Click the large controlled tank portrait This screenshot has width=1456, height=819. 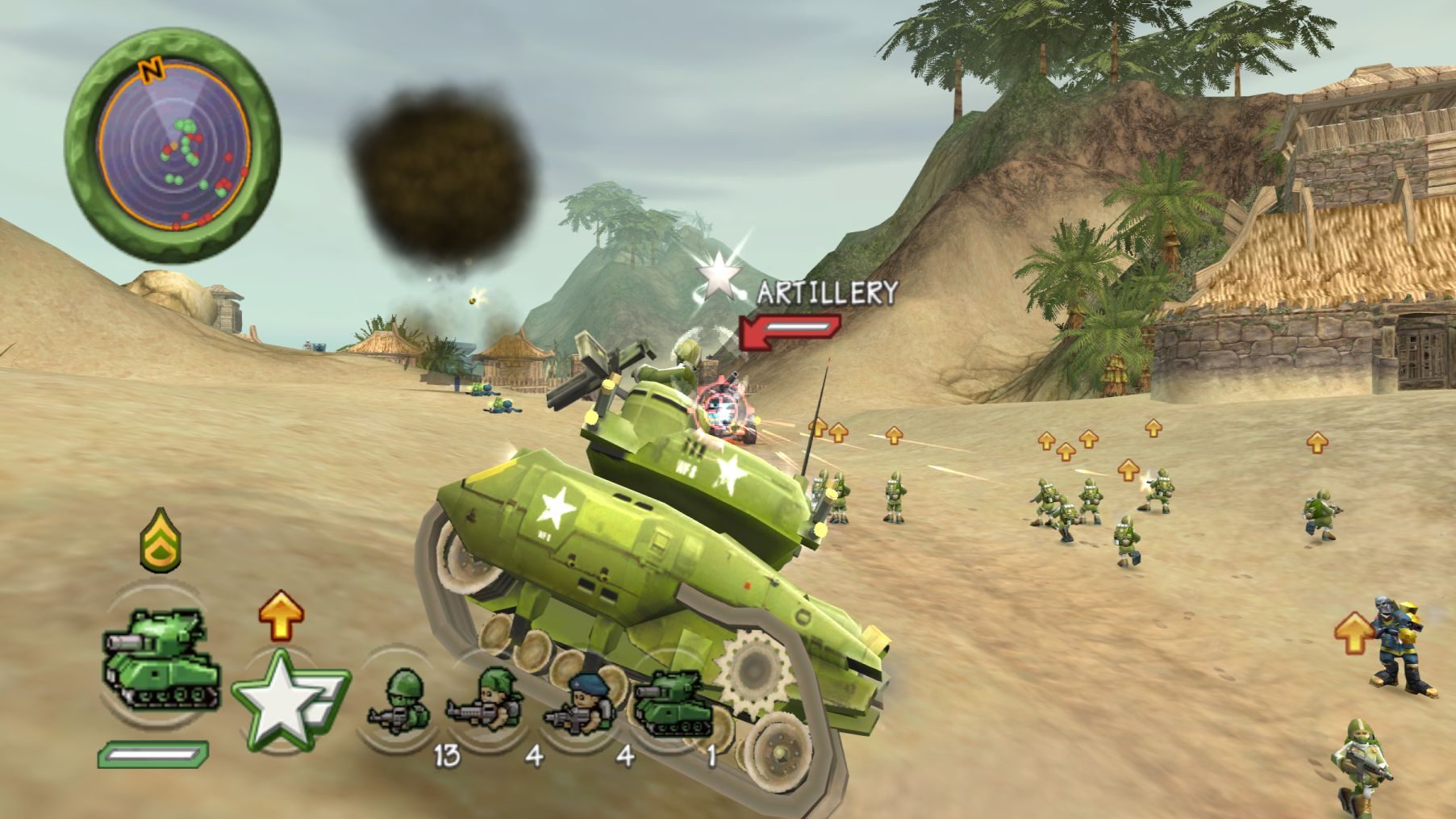[x=161, y=661]
